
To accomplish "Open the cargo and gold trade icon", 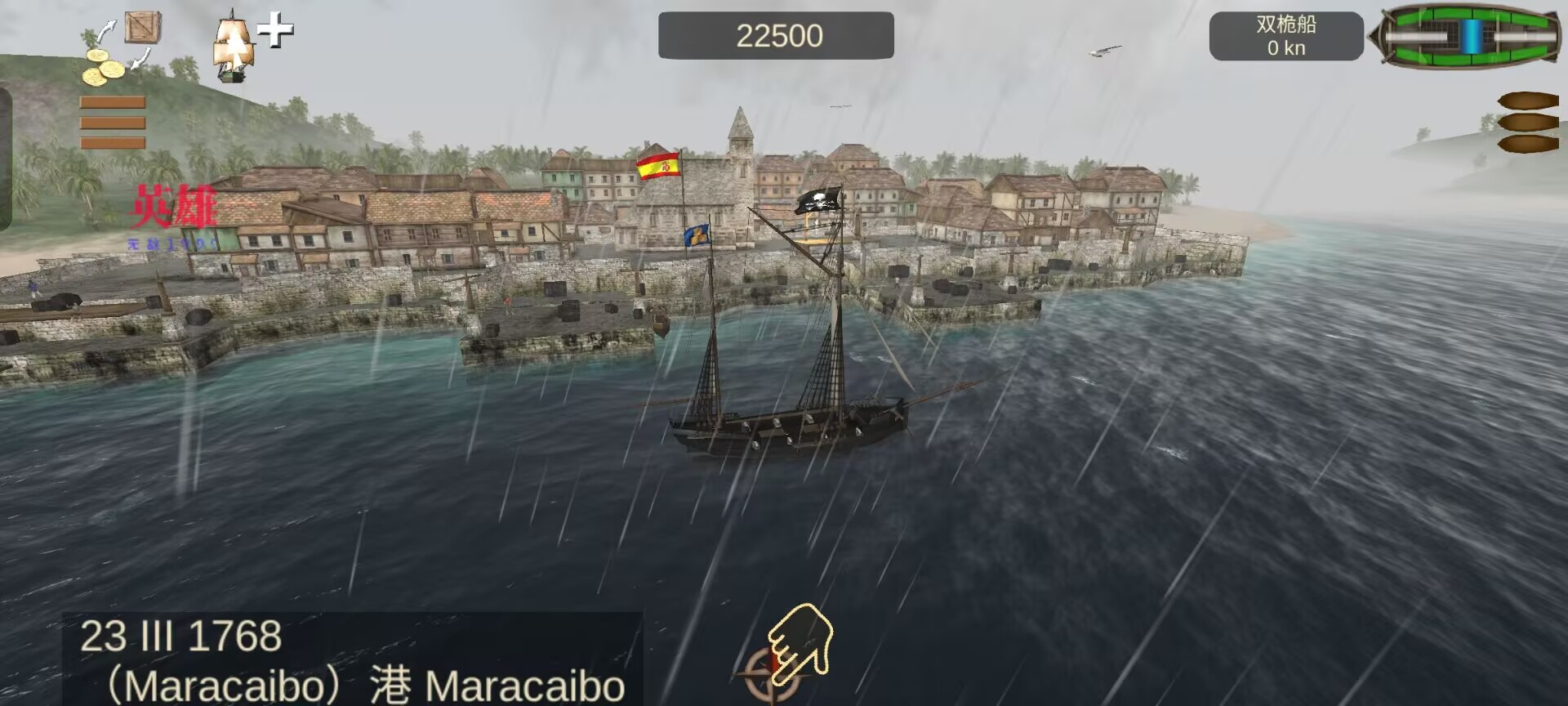I will point(121,49).
